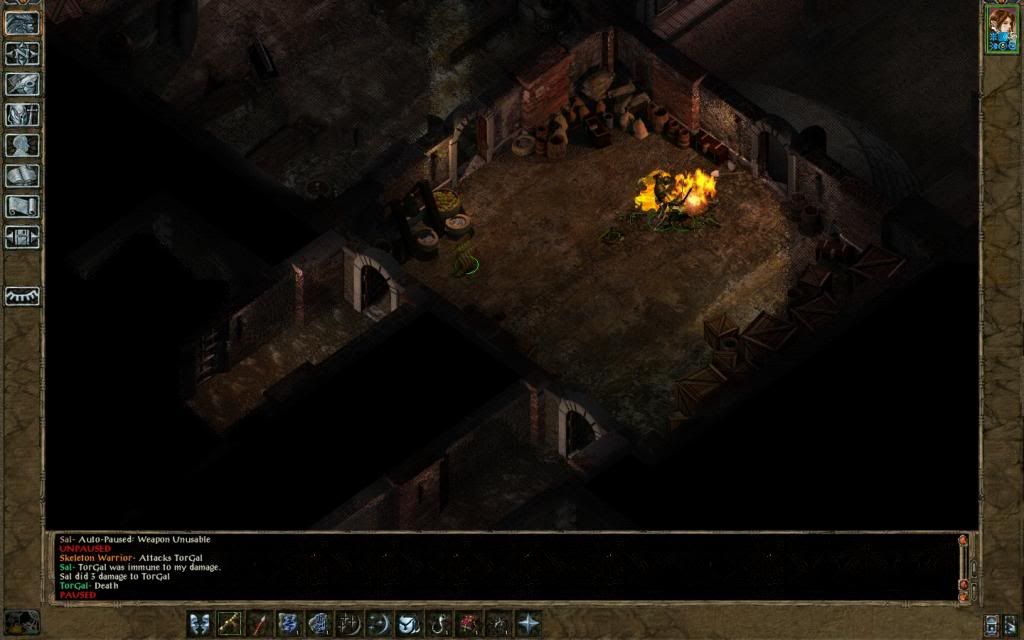Activate the white crescent mask spell slot

(x=408, y=622)
